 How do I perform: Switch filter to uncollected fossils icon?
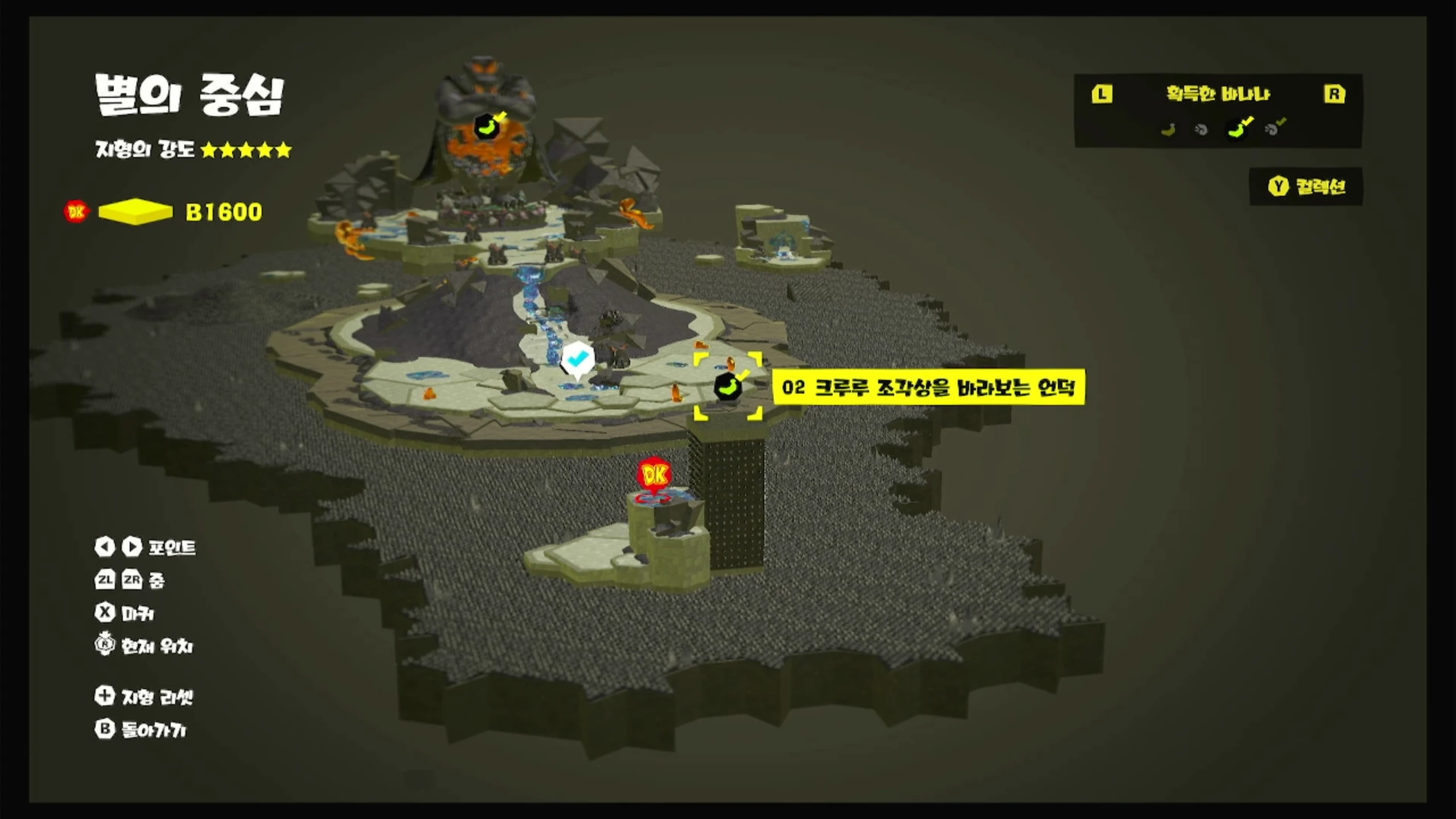(x=1201, y=130)
